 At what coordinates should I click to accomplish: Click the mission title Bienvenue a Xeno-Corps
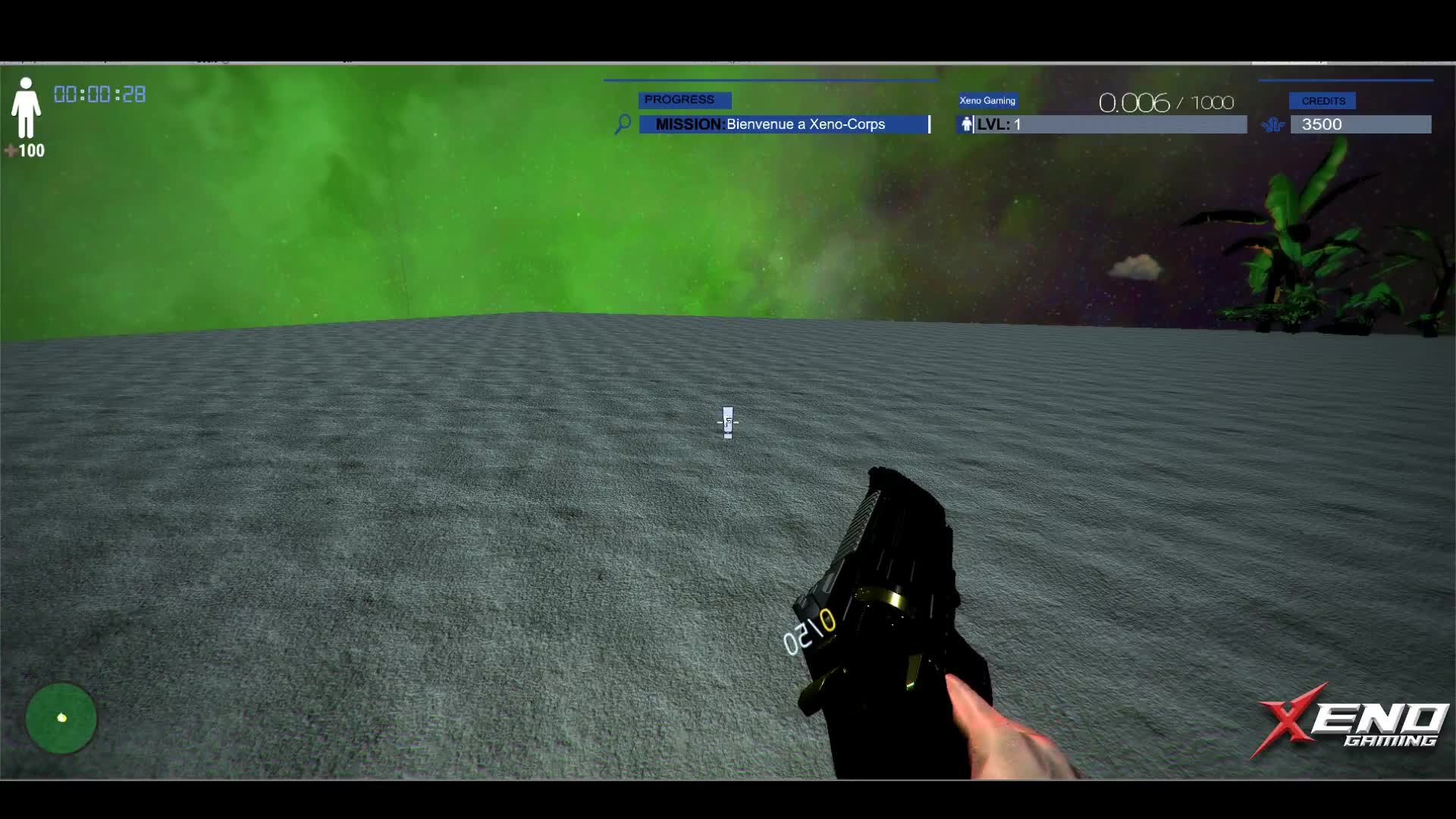tap(805, 124)
